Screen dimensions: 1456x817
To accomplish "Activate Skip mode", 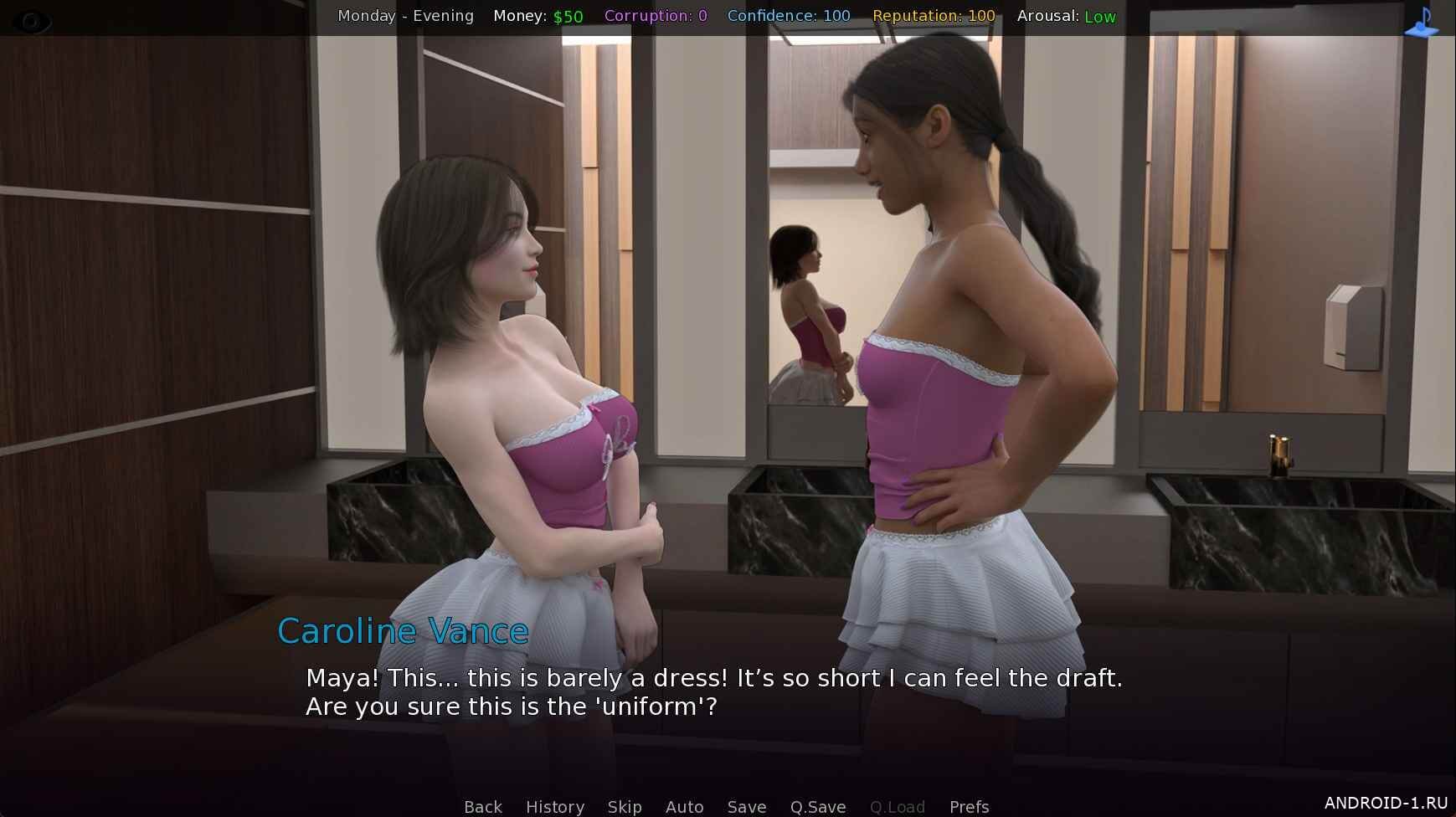I will click(x=625, y=806).
